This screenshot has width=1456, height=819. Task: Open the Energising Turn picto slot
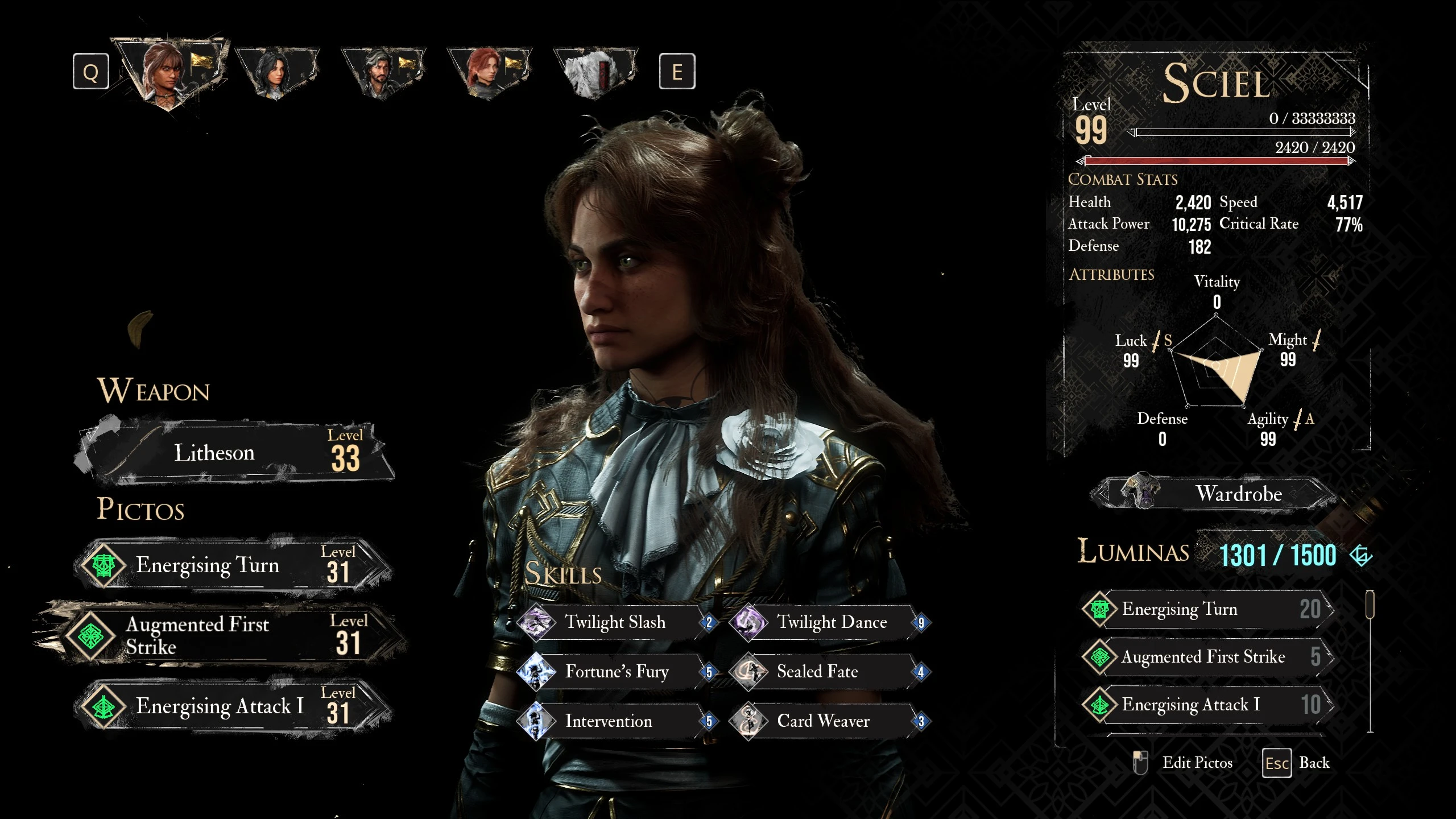233,565
